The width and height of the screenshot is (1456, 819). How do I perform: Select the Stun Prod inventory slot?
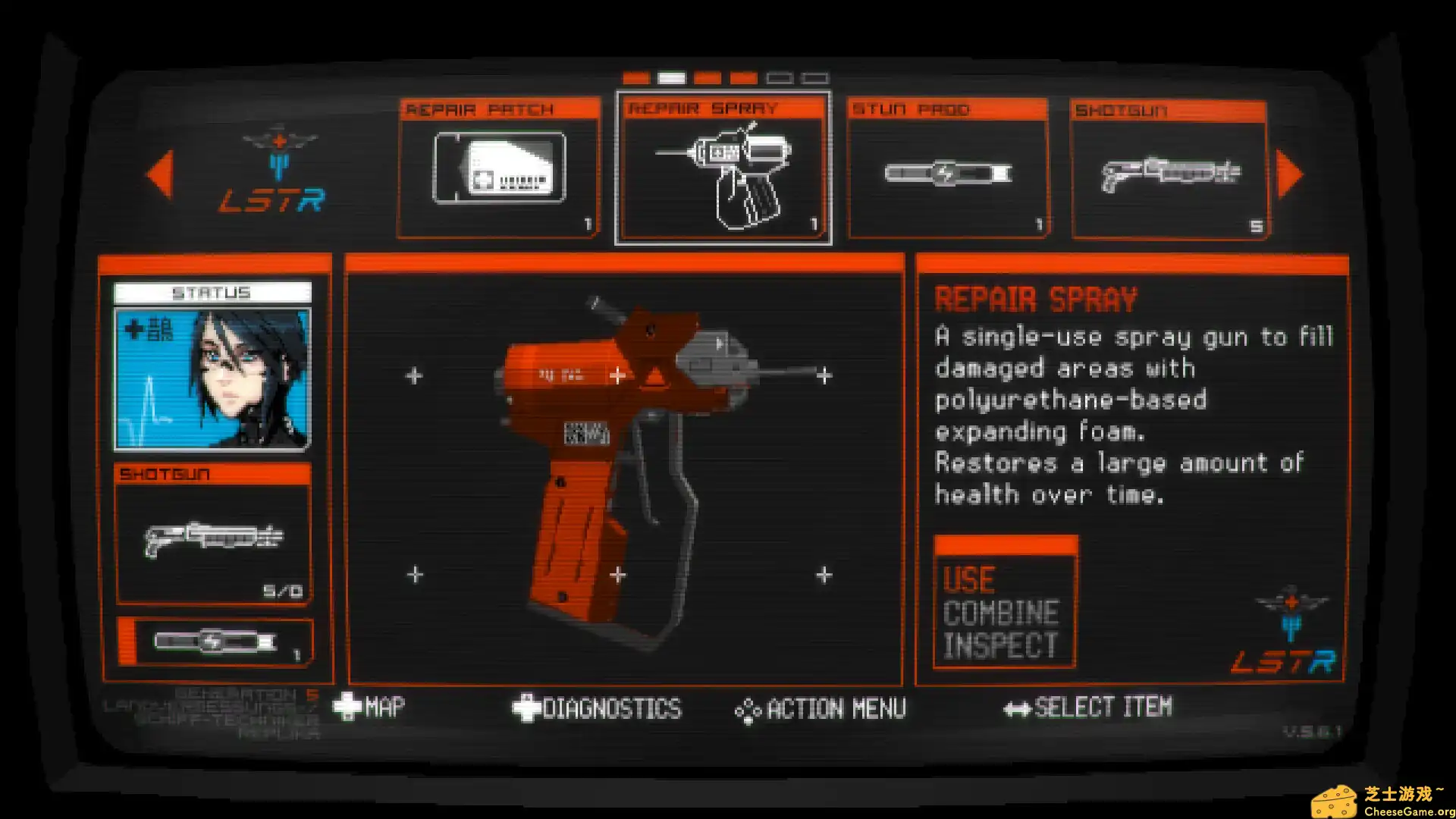[947, 168]
